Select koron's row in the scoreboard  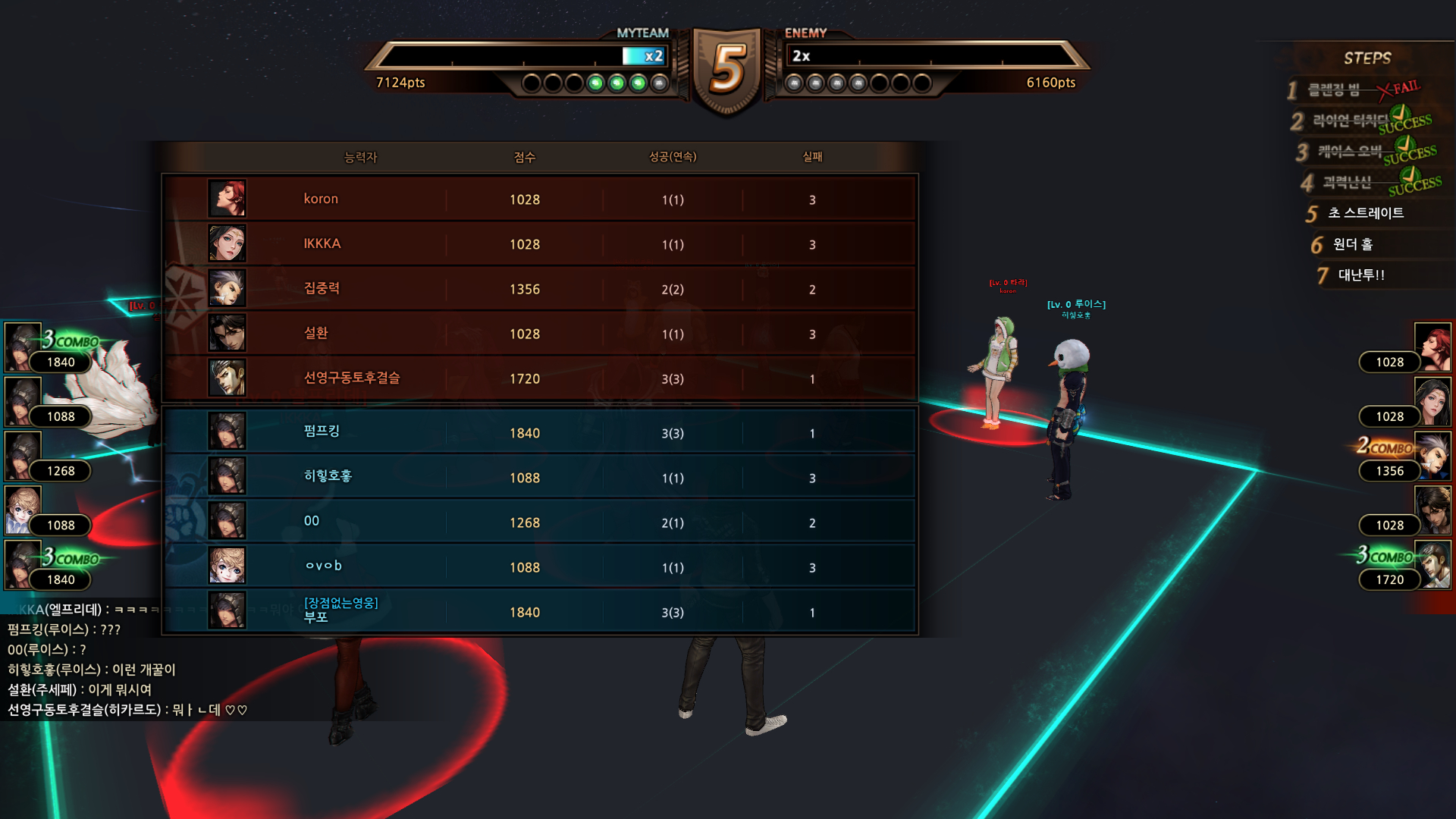pyautogui.click(x=538, y=199)
